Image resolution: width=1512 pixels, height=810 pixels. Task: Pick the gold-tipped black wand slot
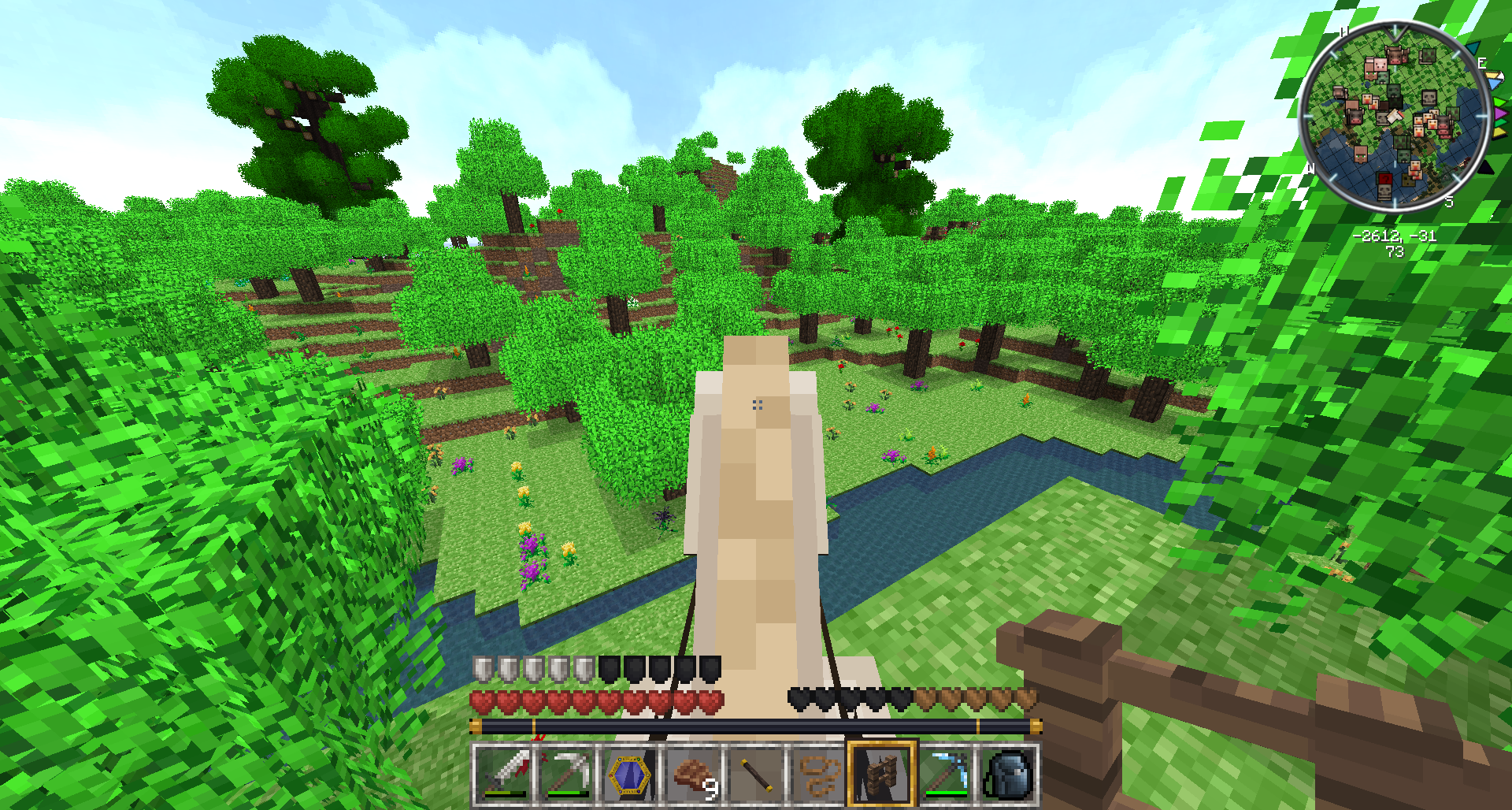tap(756, 775)
